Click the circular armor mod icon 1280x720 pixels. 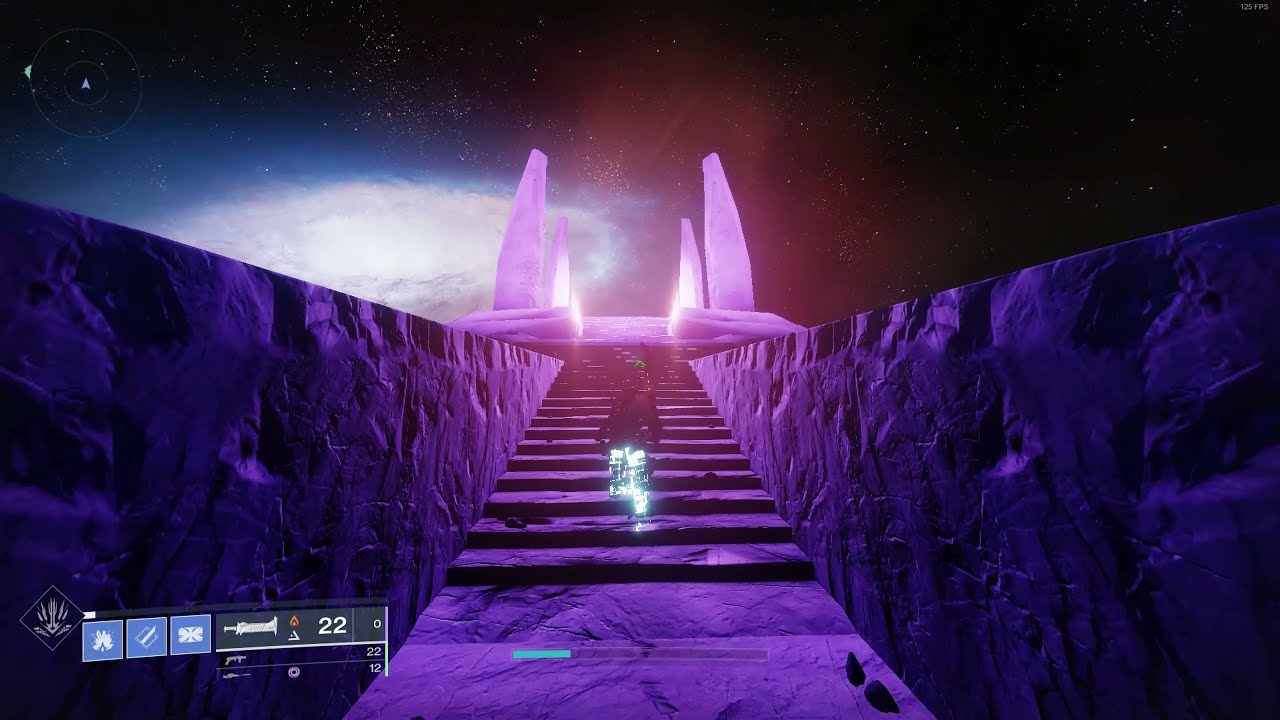coord(295,670)
